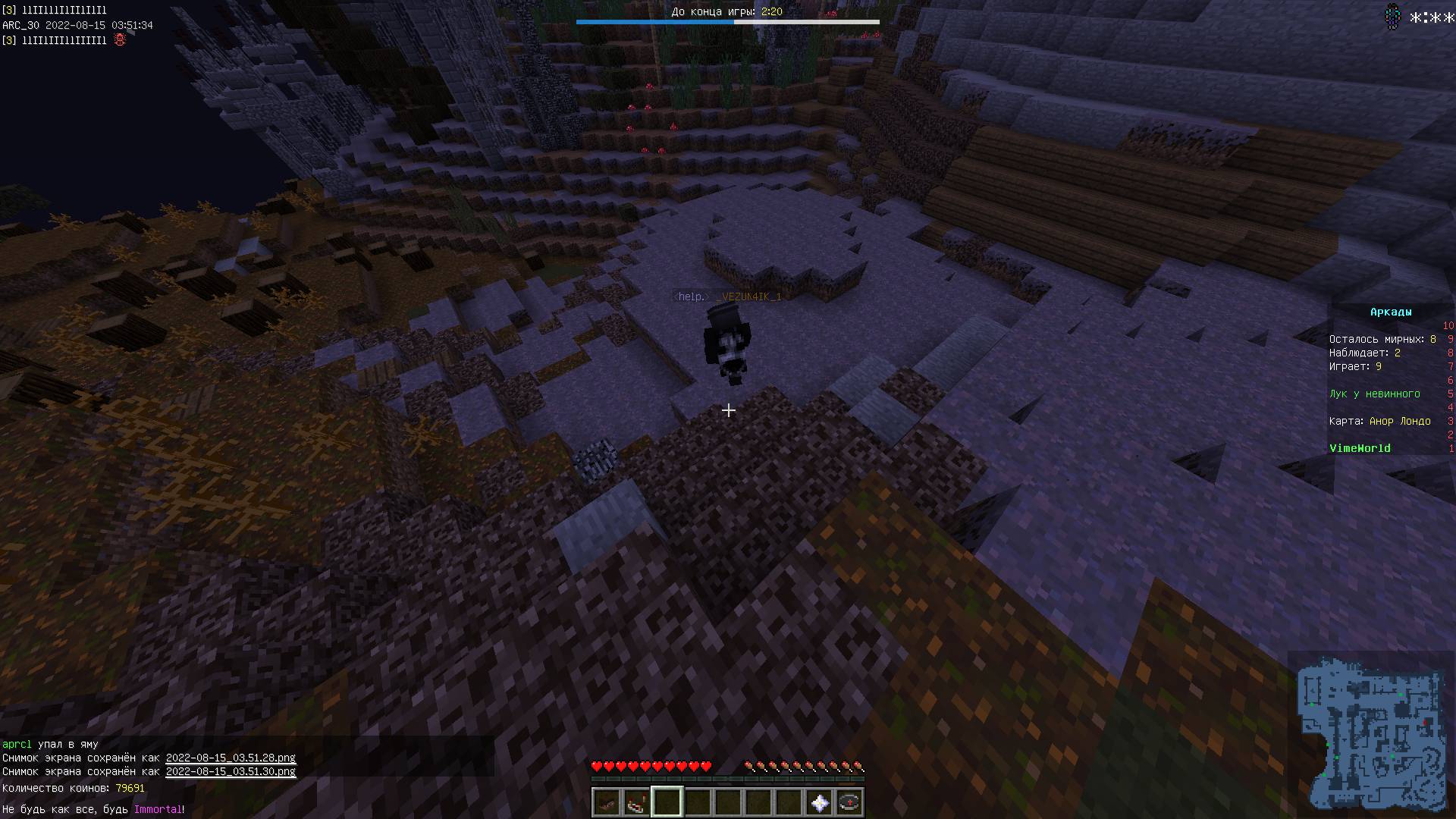This screenshot has width=1456, height=819.
Task: Open screenshot link 2022-08-15_03.51.30.png
Action: (x=231, y=772)
